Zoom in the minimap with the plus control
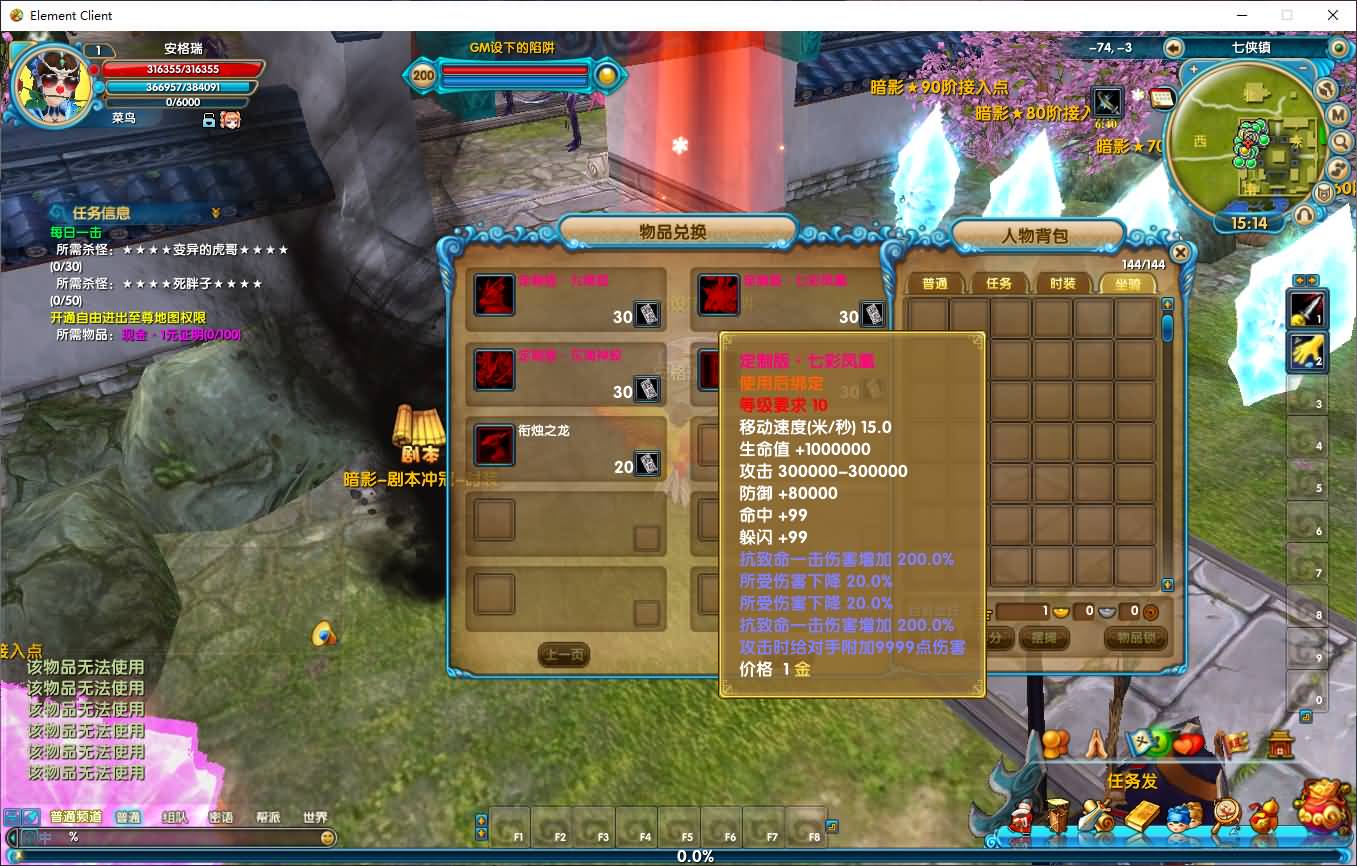The height and width of the screenshot is (866, 1357). click(x=1195, y=68)
